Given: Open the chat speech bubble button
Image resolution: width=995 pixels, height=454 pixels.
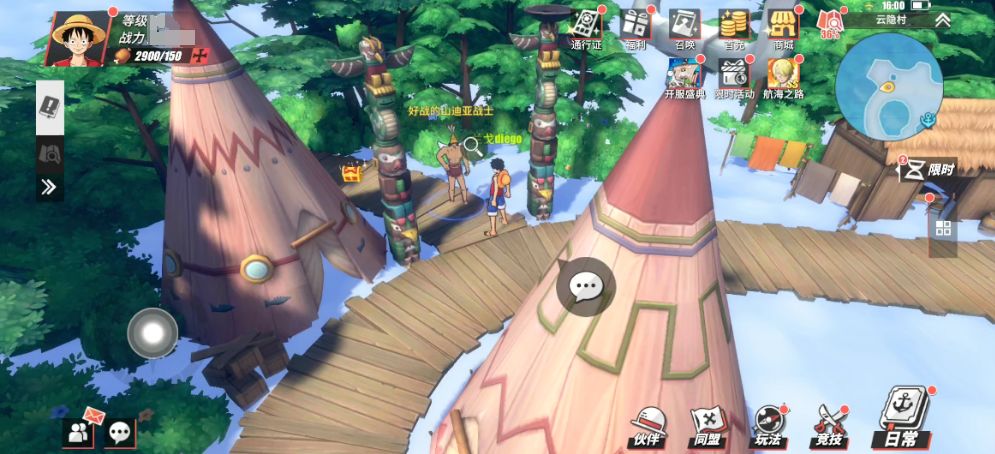Looking at the screenshot, I should (x=585, y=287).
